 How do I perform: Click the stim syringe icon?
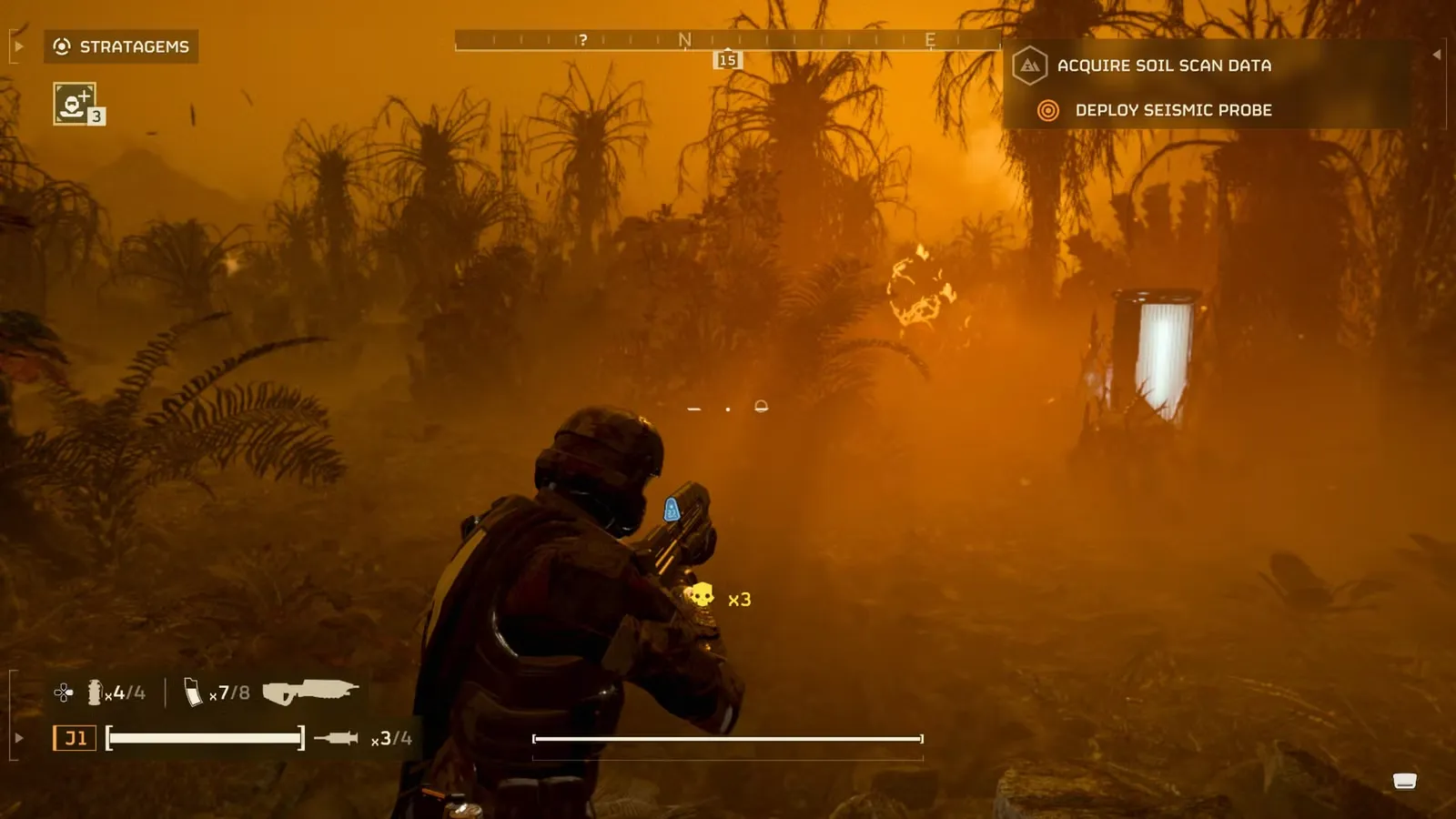(x=336, y=738)
